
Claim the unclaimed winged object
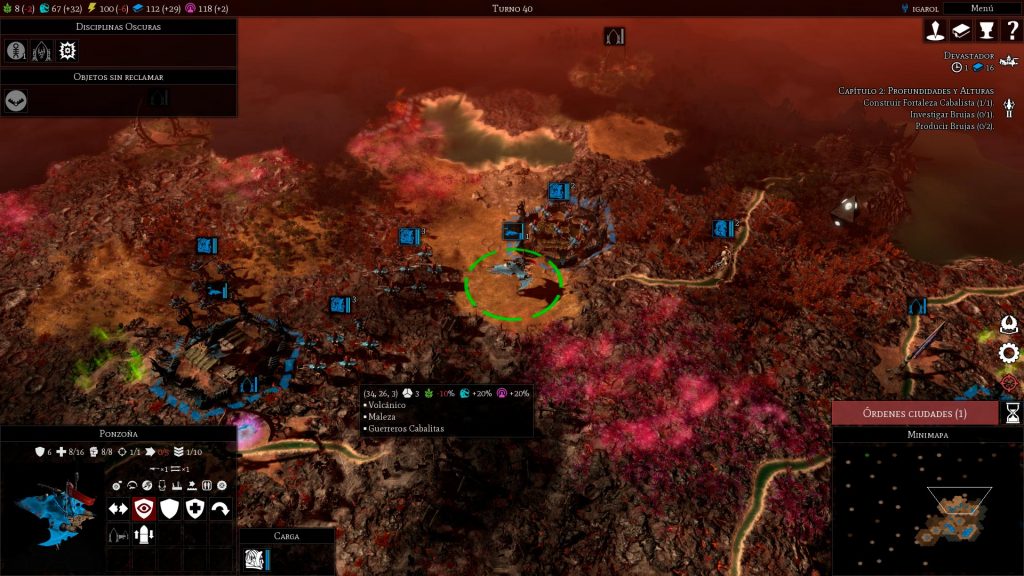click(x=16, y=100)
